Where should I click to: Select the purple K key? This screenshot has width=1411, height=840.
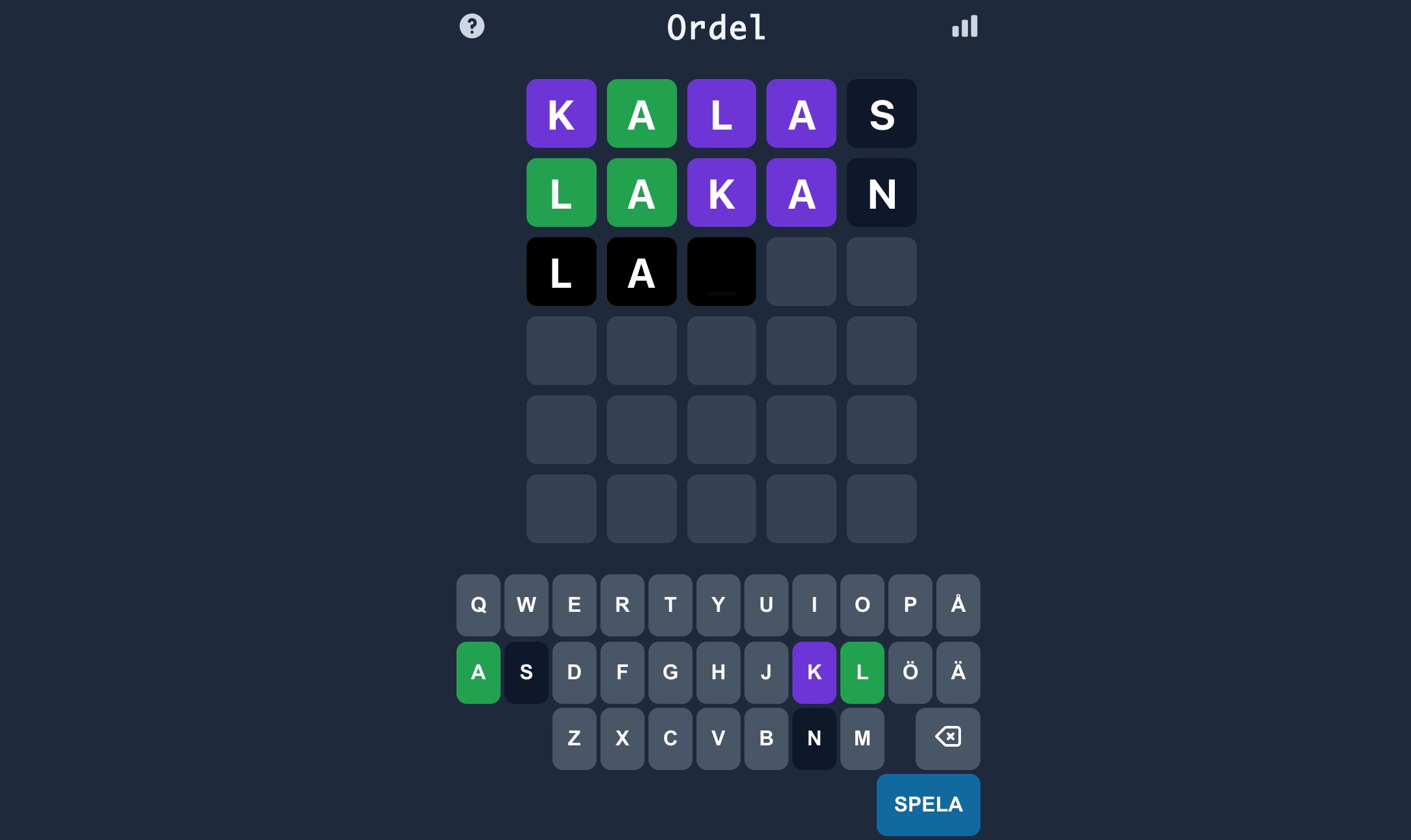click(814, 673)
